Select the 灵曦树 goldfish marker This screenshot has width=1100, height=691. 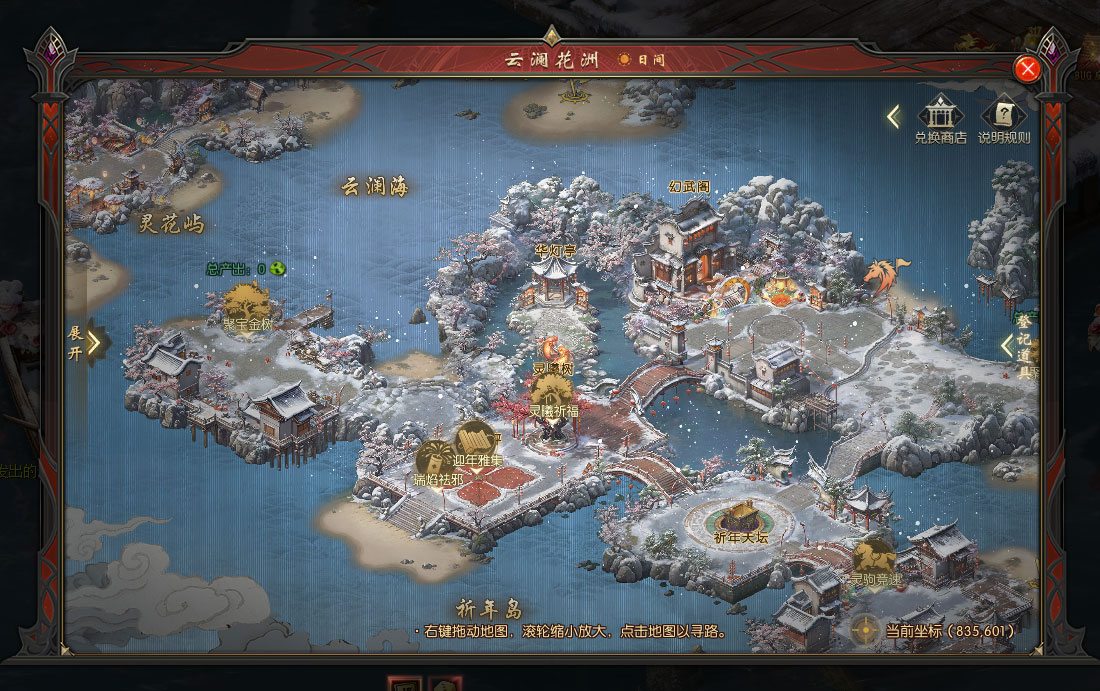point(552,352)
